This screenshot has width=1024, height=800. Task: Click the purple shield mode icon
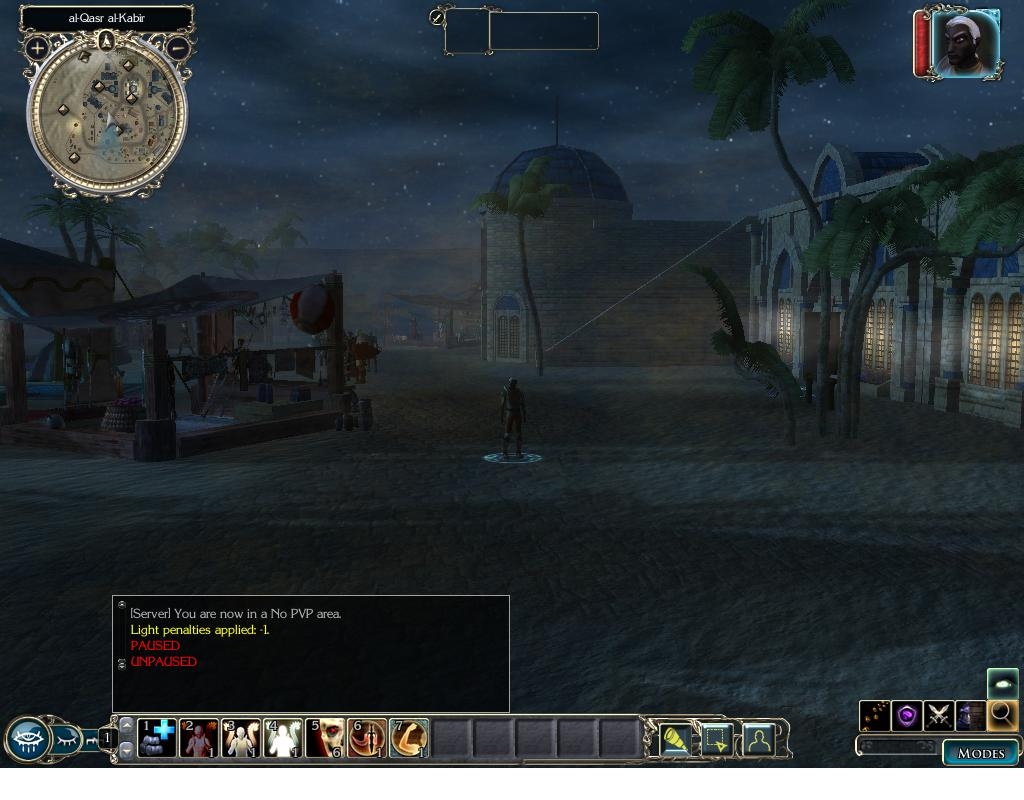[x=907, y=715]
